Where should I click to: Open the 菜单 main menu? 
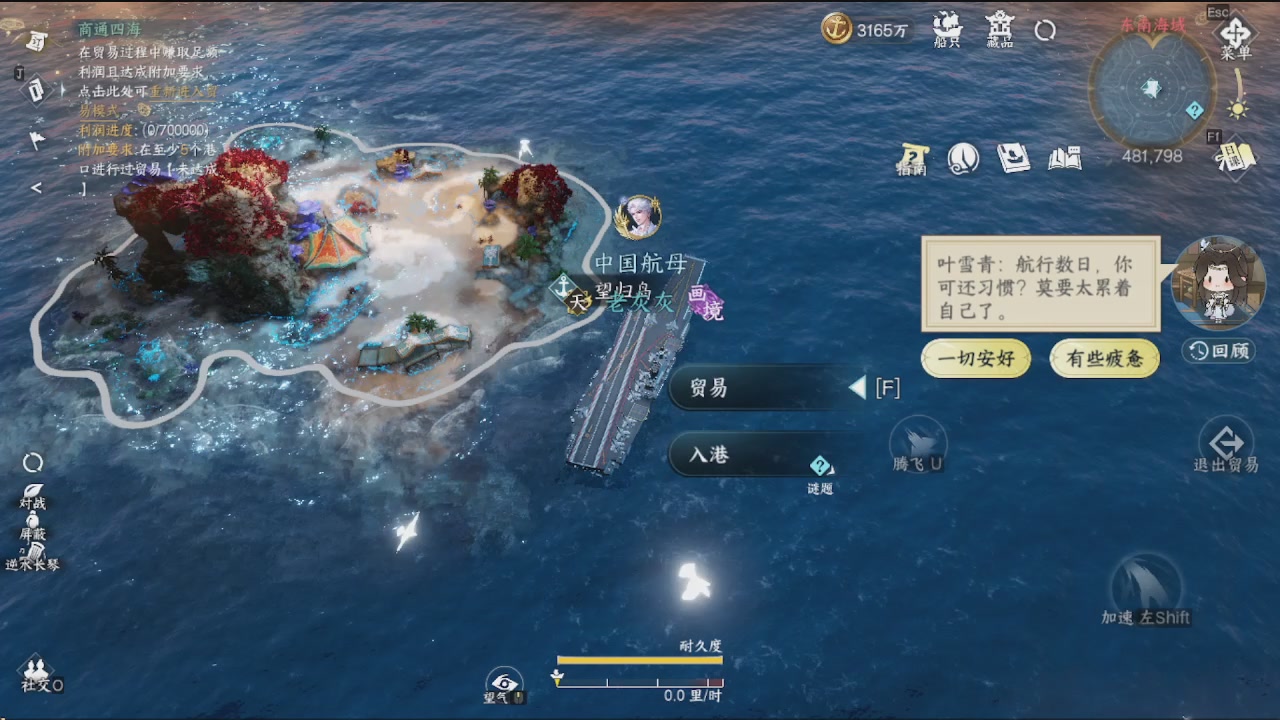tap(1236, 33)
